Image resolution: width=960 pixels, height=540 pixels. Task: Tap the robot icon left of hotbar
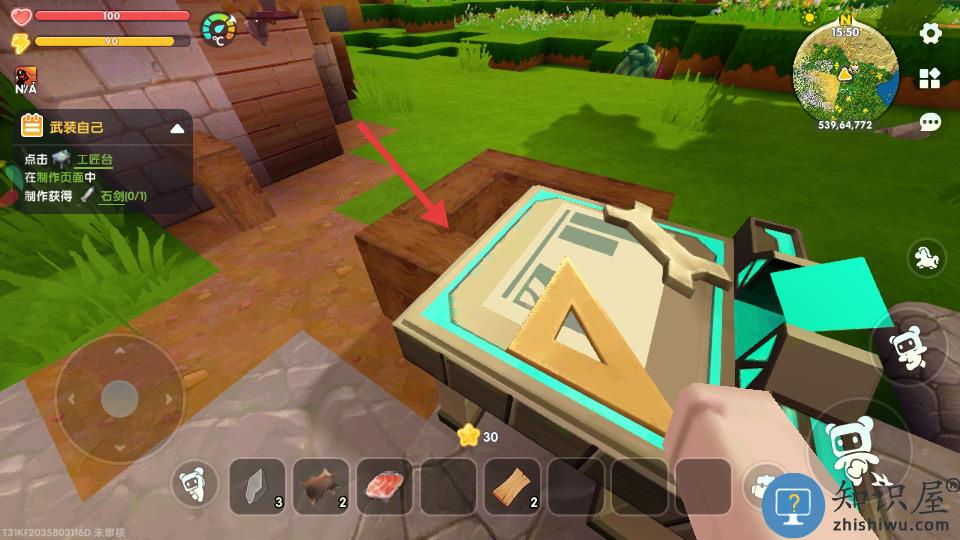pos(194,486)
